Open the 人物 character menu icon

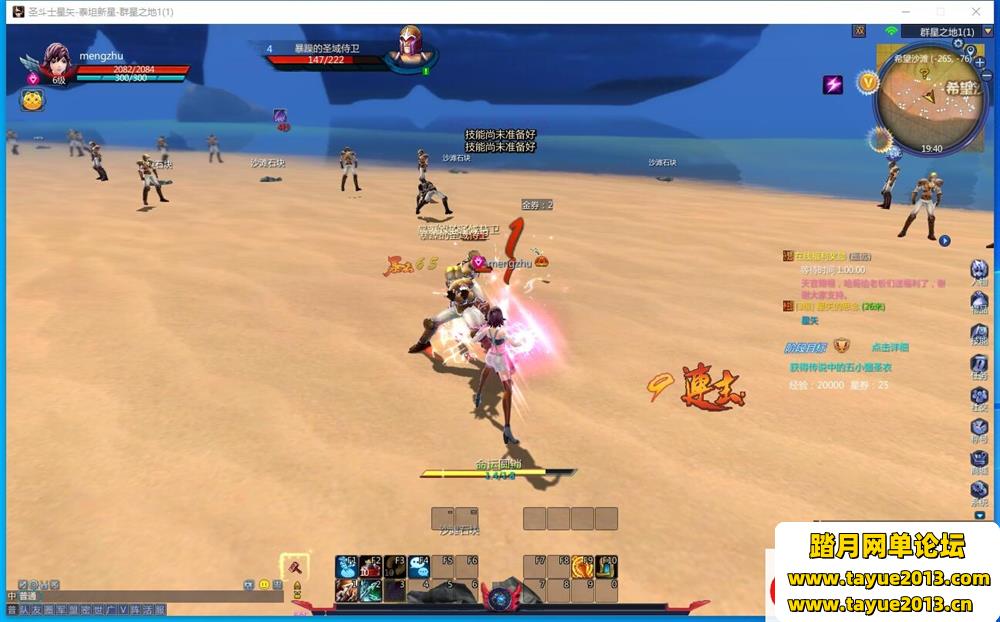point(980,270)
